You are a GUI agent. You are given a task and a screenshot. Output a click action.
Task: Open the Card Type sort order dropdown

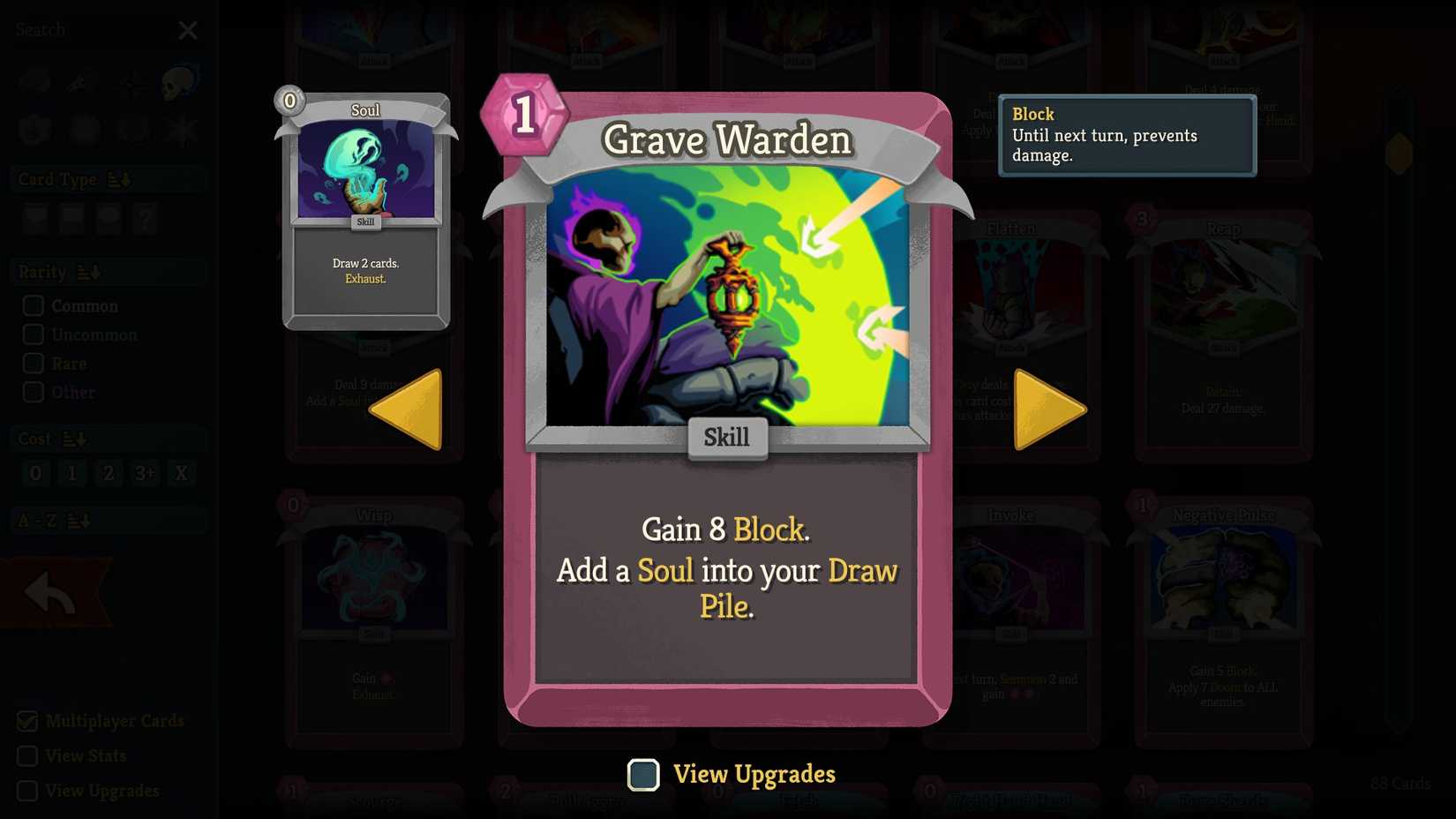(x=121, y=179)
